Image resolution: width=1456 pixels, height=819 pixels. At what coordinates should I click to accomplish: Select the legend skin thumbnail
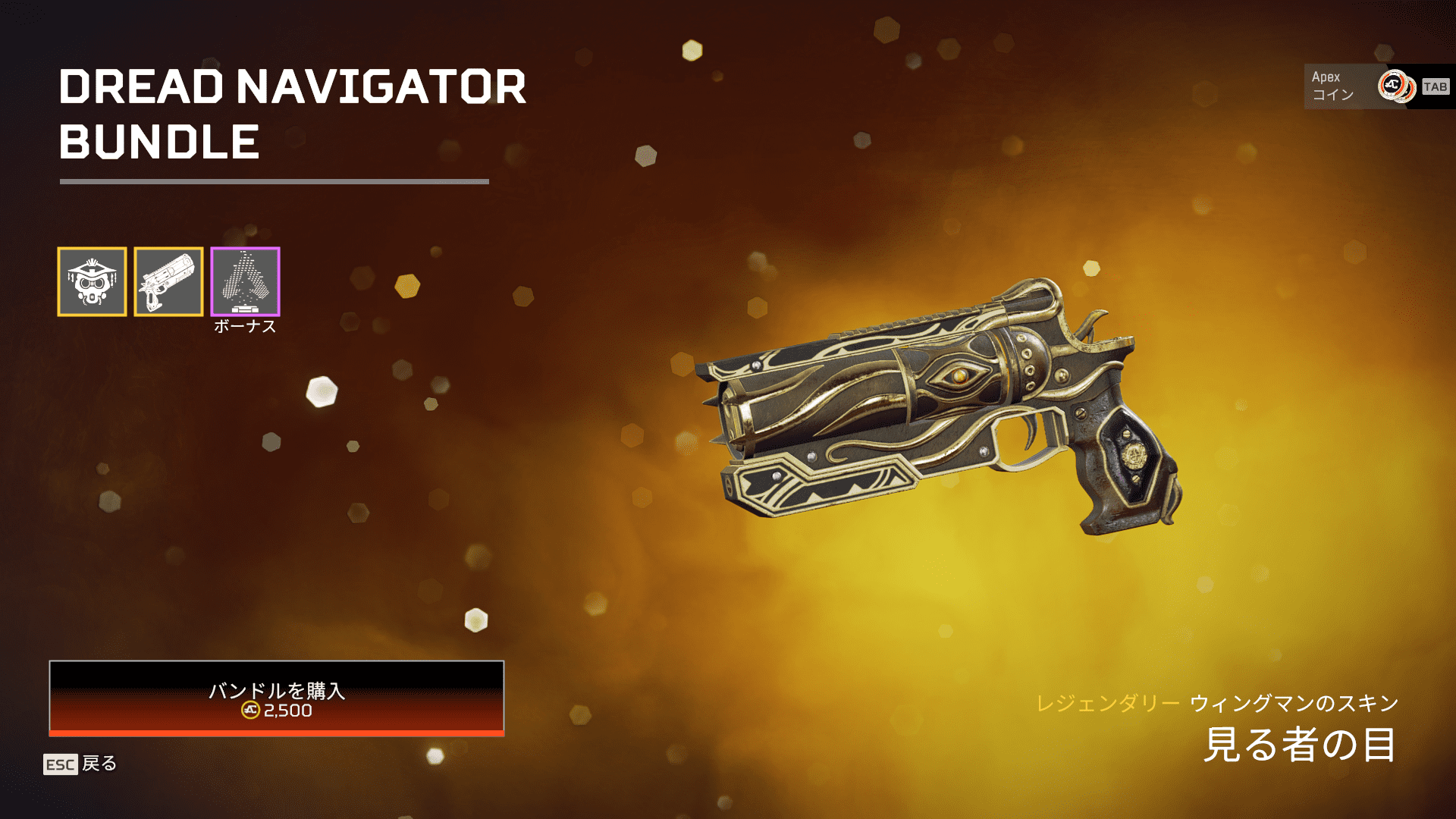click(x=92, y=281)
